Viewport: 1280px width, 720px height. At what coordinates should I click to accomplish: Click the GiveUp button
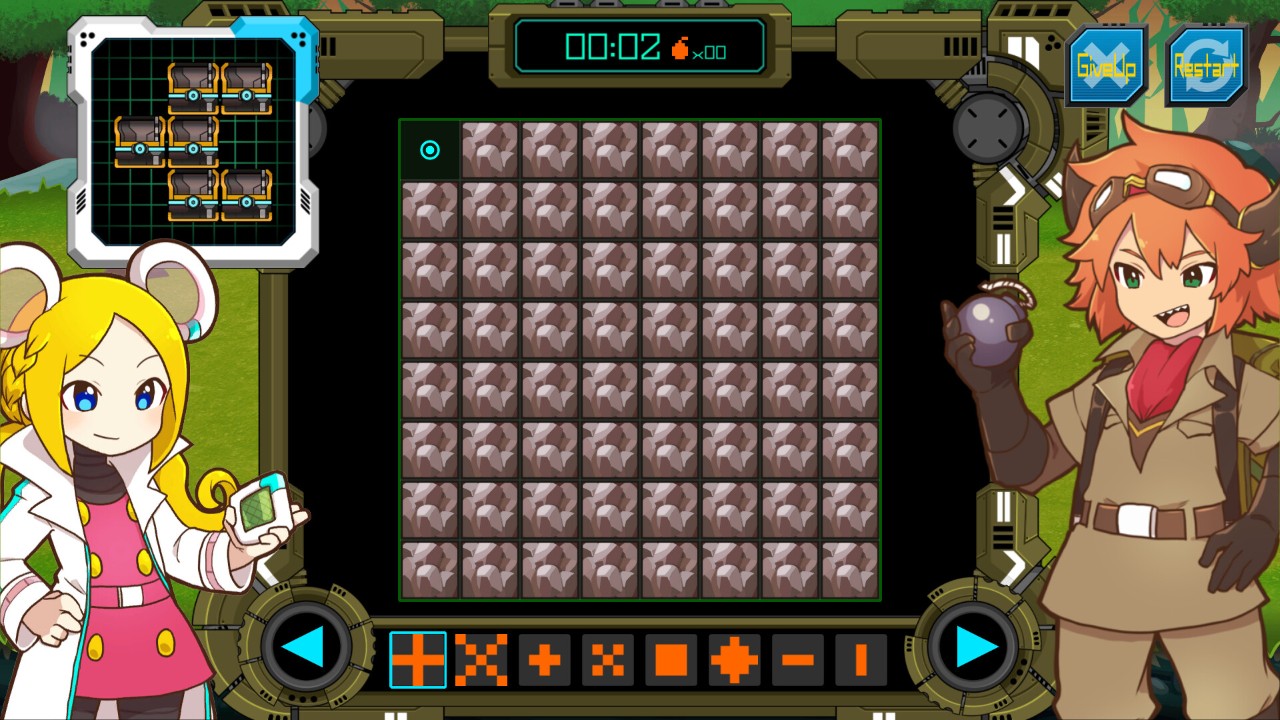pyautogui.click(x=1106, y=67)
